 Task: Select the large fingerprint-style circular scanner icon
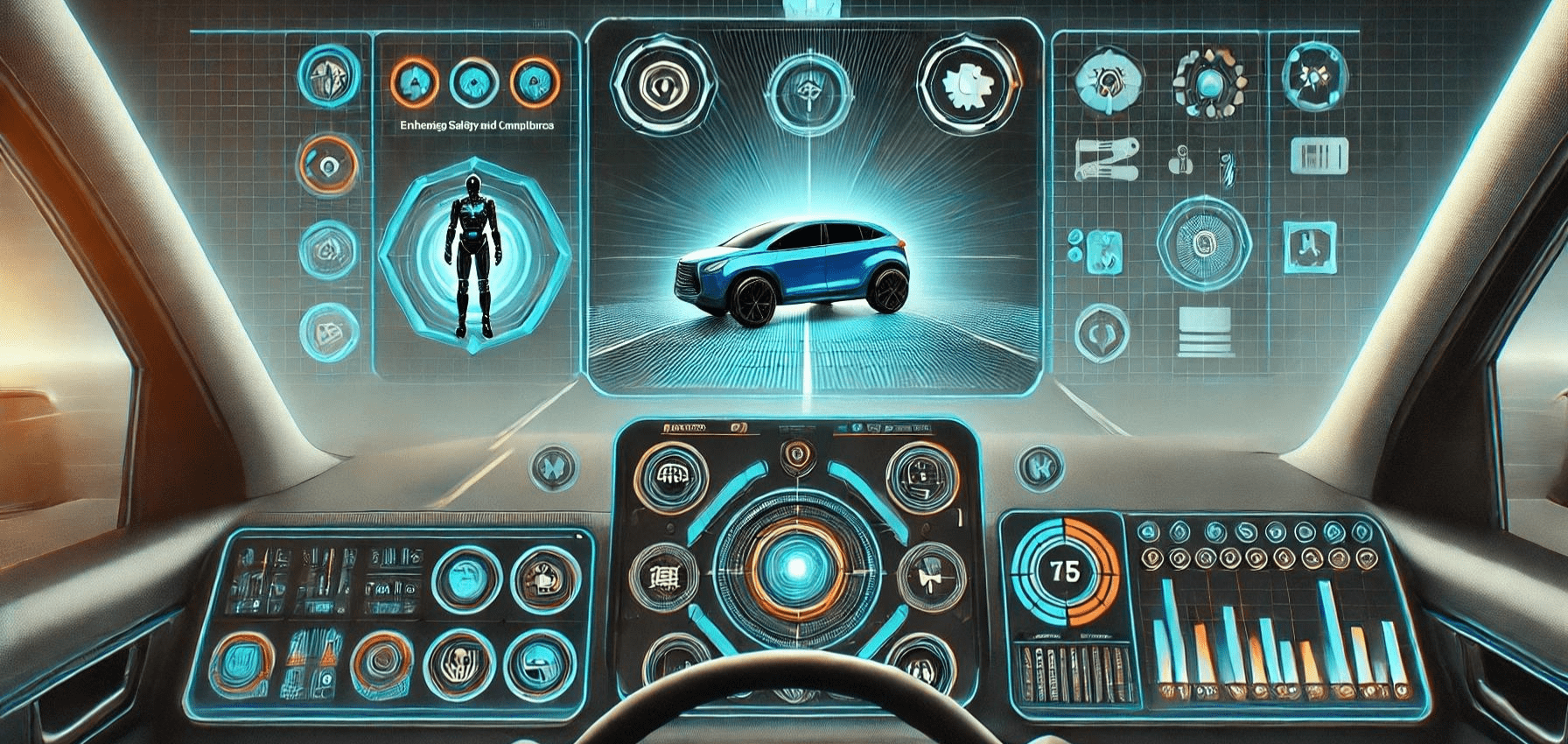[x=1203, y=243]
